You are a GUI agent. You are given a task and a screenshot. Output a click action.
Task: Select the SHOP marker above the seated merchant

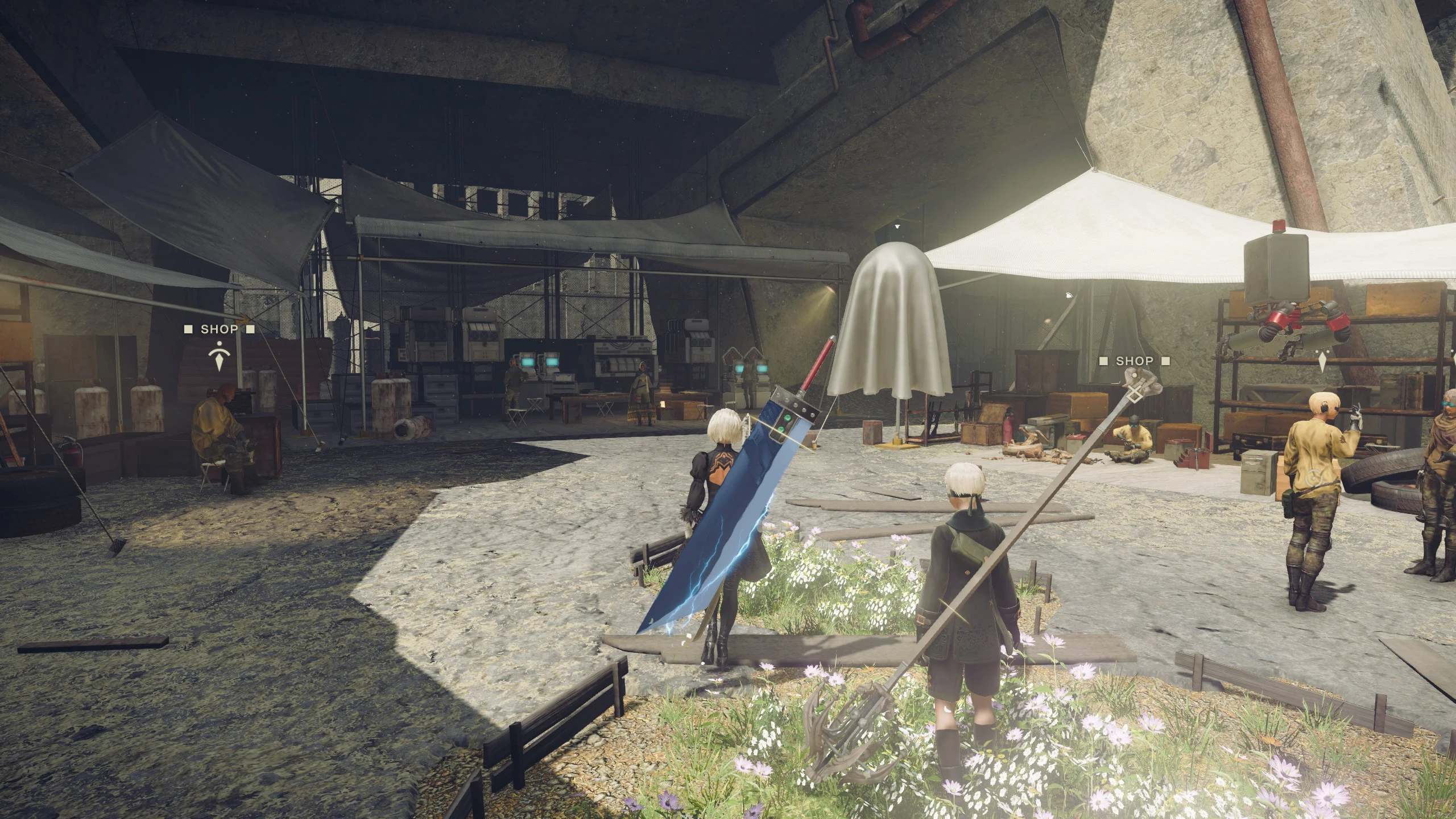219,329
